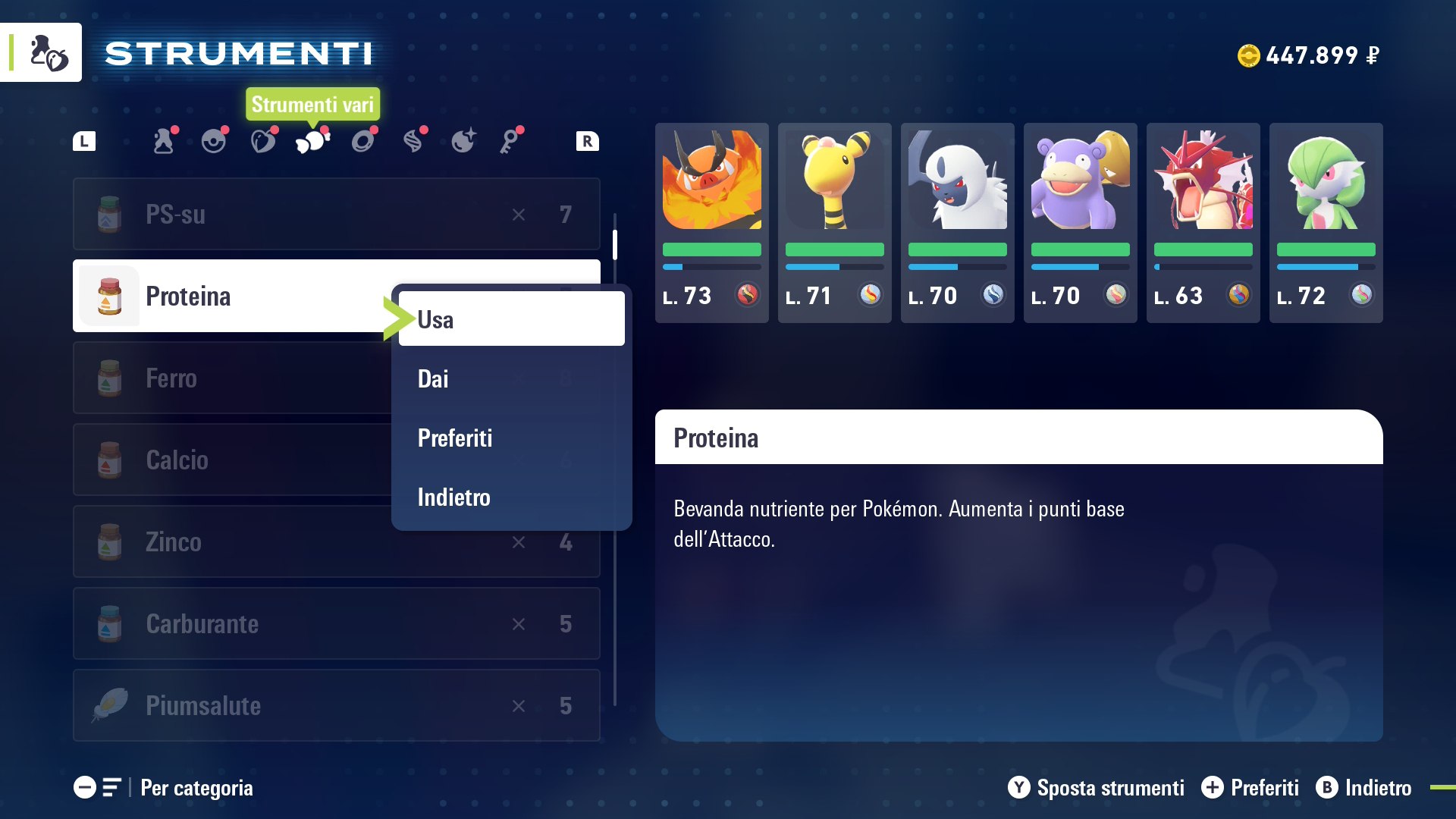Pick the Ampharos party slot

pyautogui.click(x=834, y=222)
